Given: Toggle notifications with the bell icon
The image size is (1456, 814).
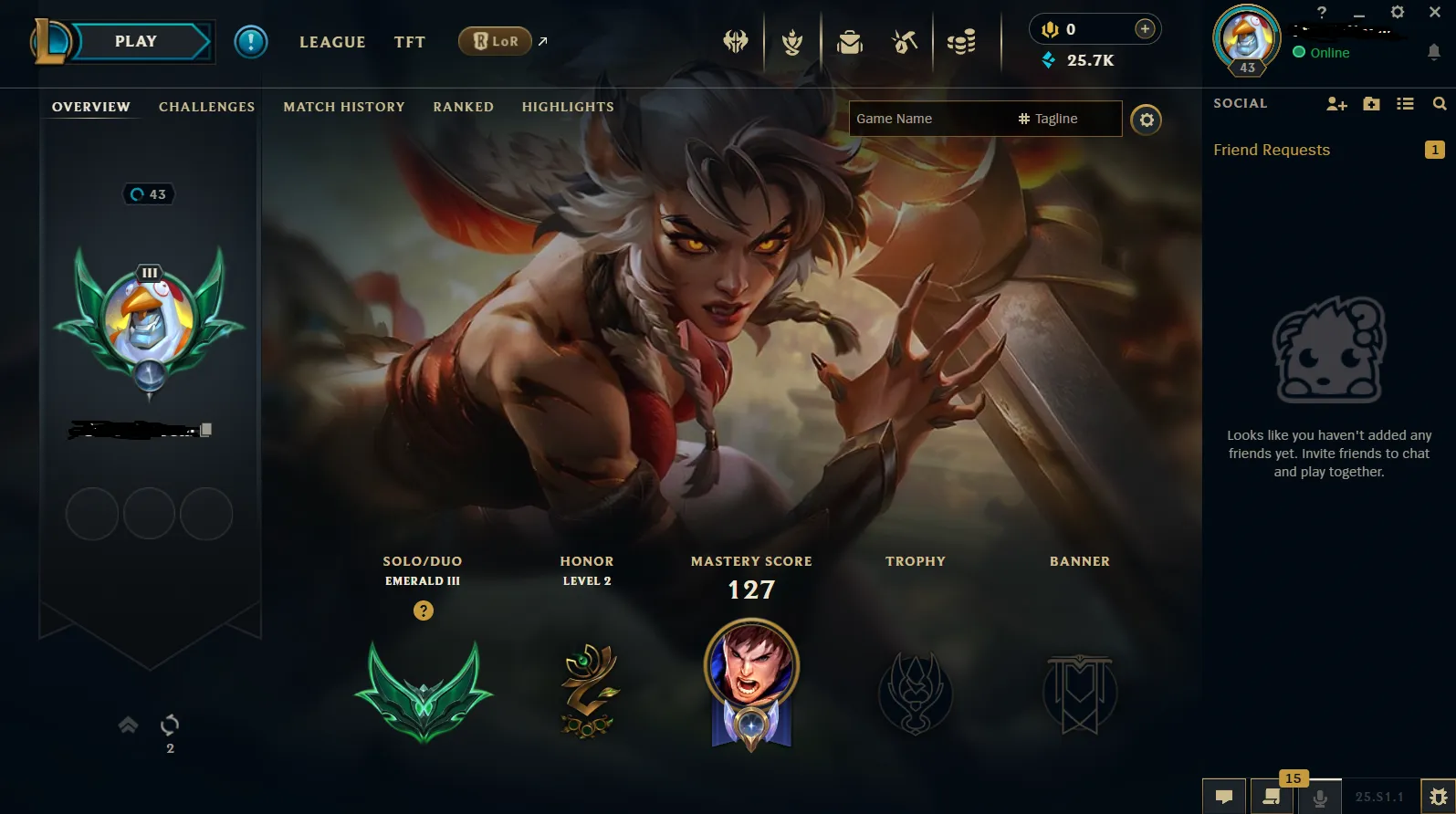Looking at the screenshot, I should (1433, 53).
